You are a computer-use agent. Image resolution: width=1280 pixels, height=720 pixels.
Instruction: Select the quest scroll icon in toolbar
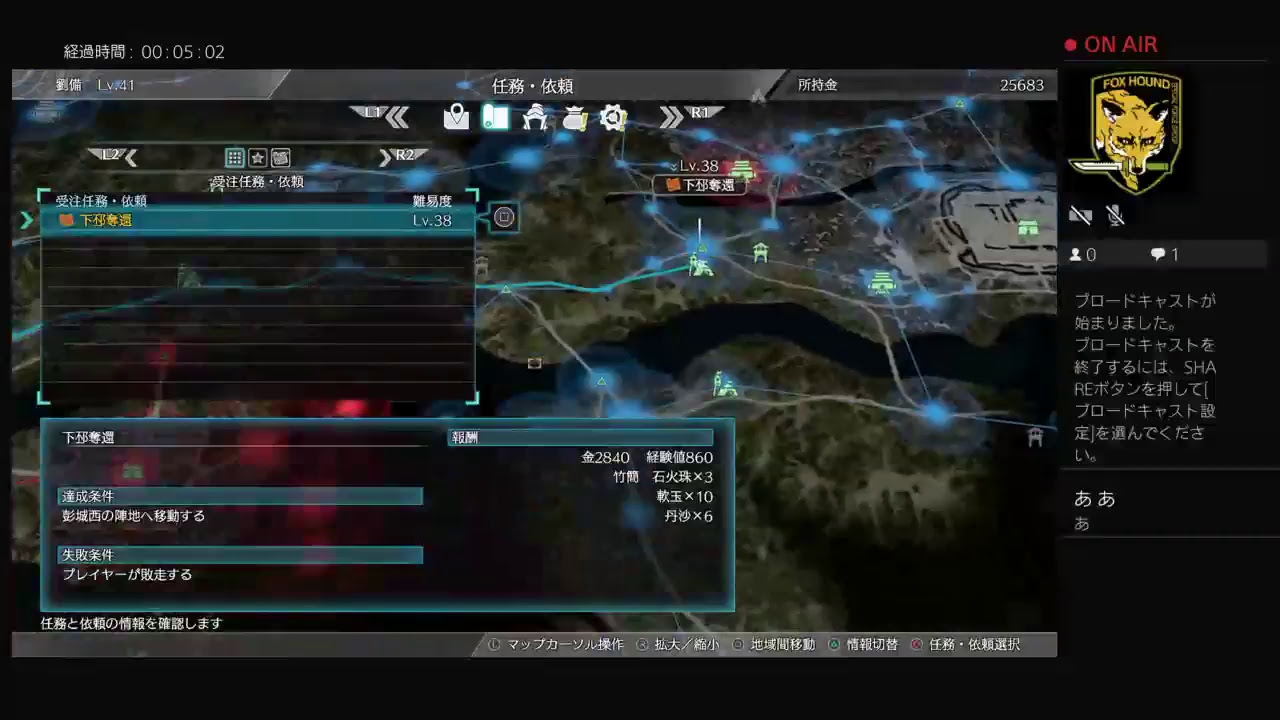496,117
